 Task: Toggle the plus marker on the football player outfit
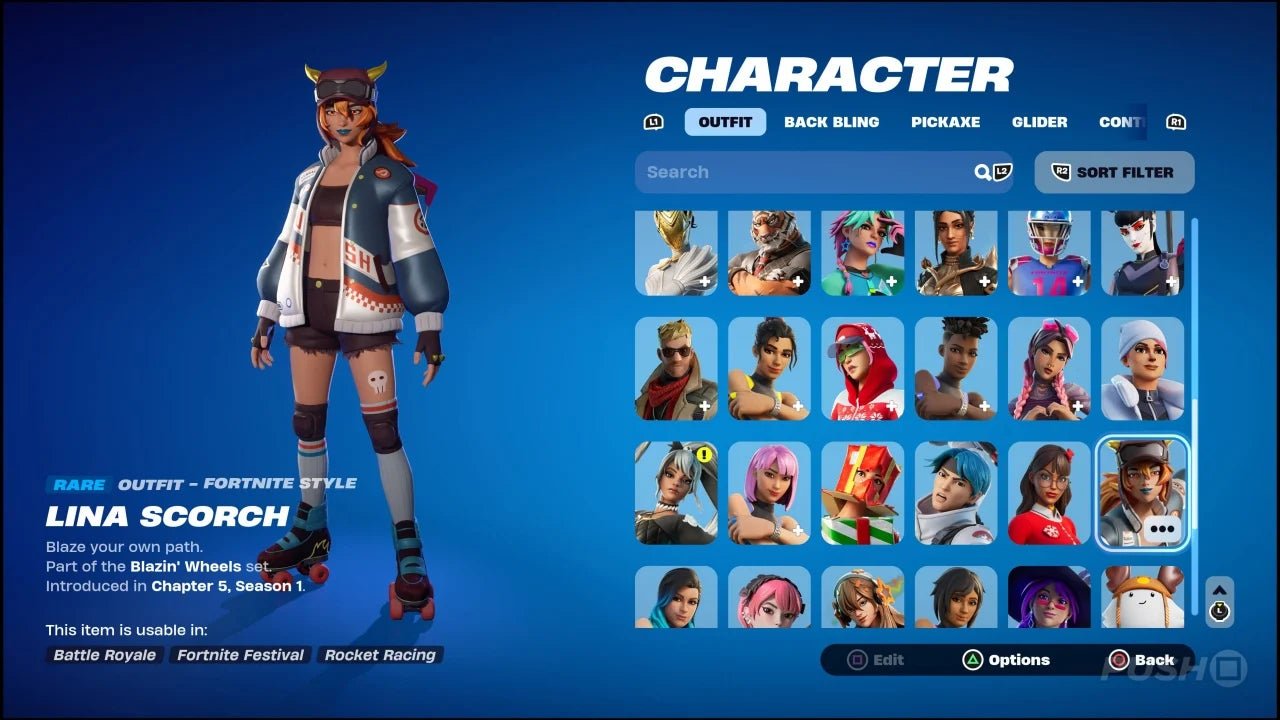pos(1078,282)
